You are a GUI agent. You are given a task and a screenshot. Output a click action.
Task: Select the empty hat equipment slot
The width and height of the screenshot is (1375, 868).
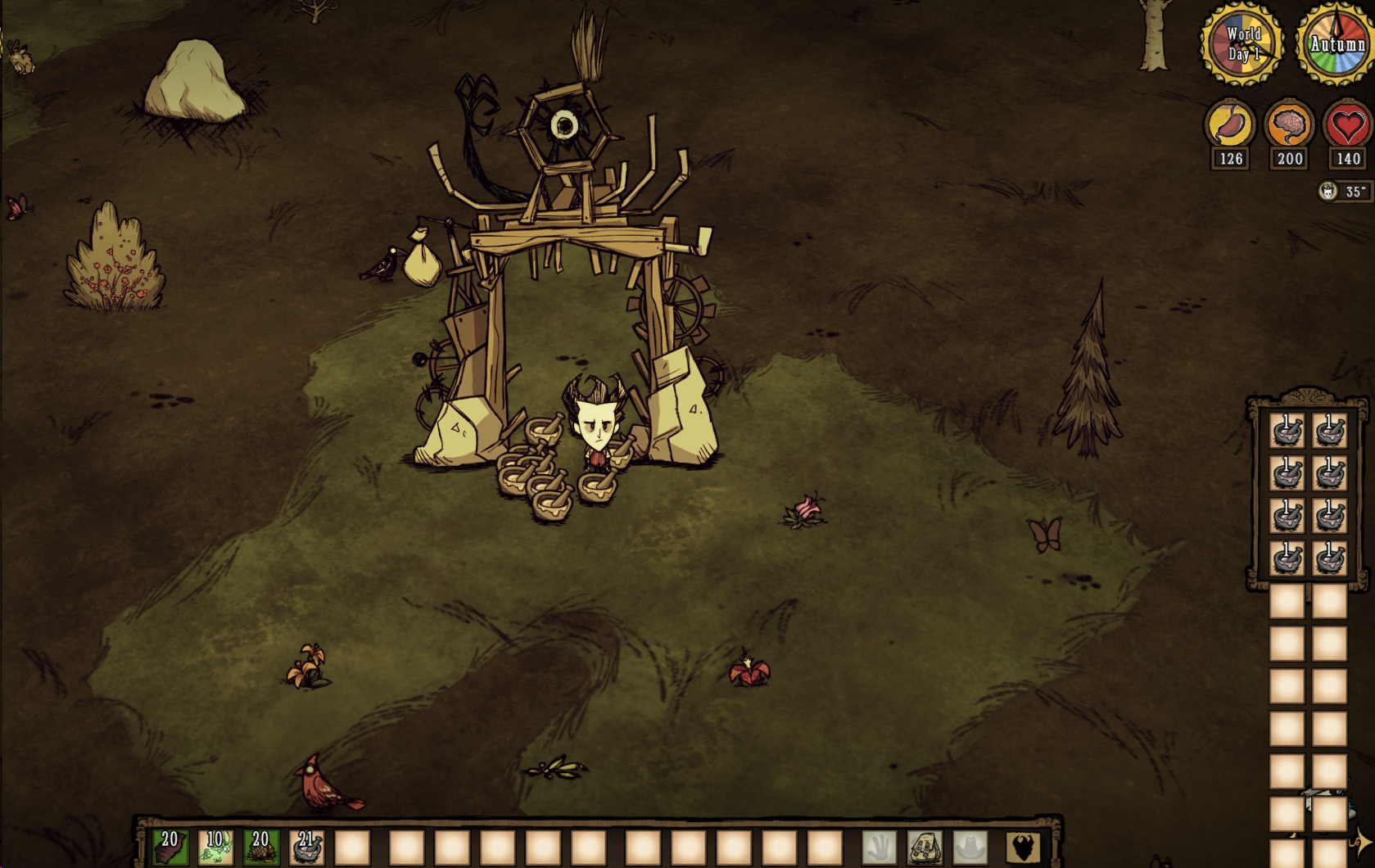point(970,848)
